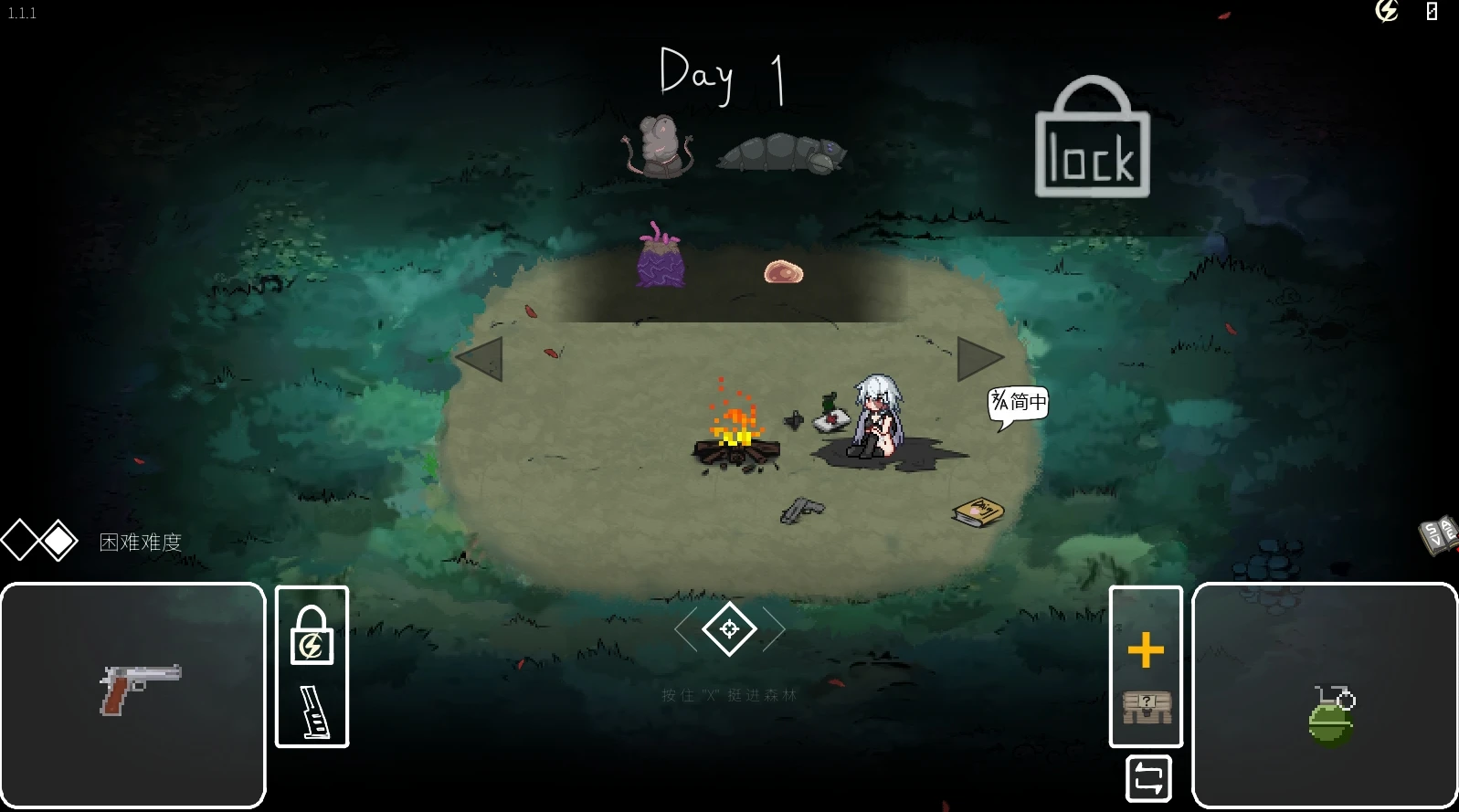Click the yellow plus mystery chest slot
Viewport: 1459px width, 812px height.
tap(1146, 667)
